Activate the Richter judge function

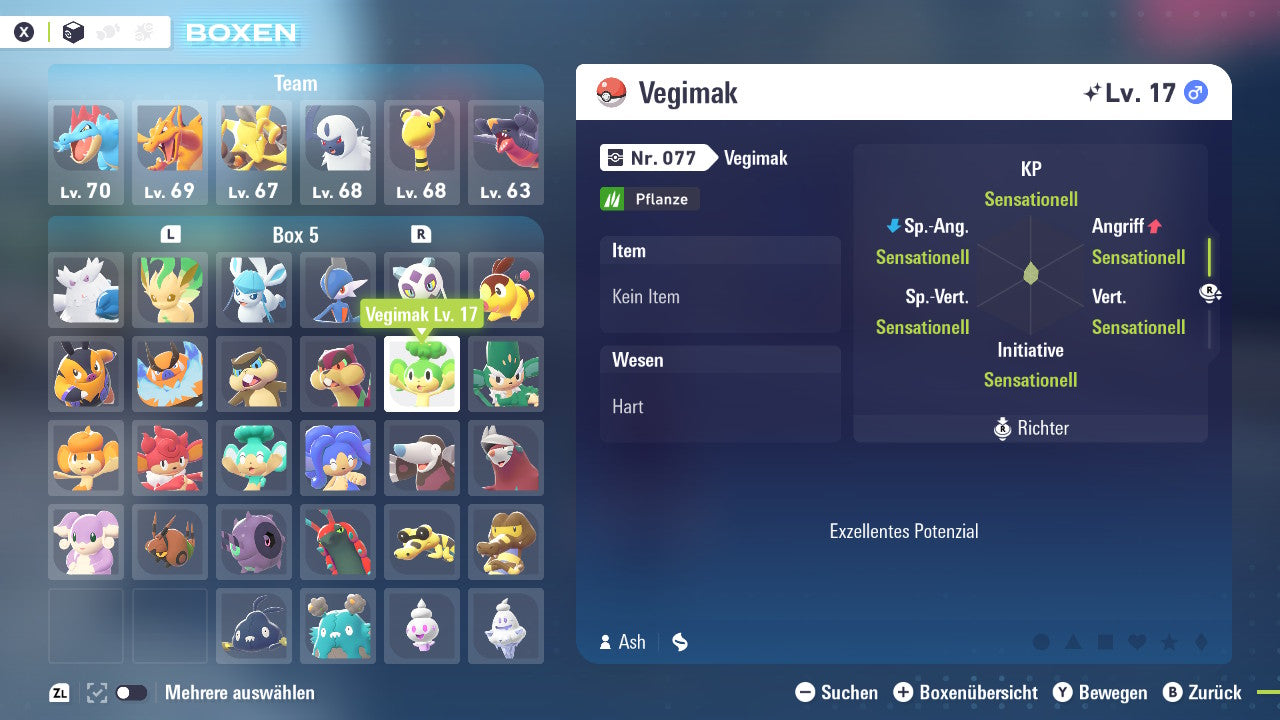[1030, 428]
